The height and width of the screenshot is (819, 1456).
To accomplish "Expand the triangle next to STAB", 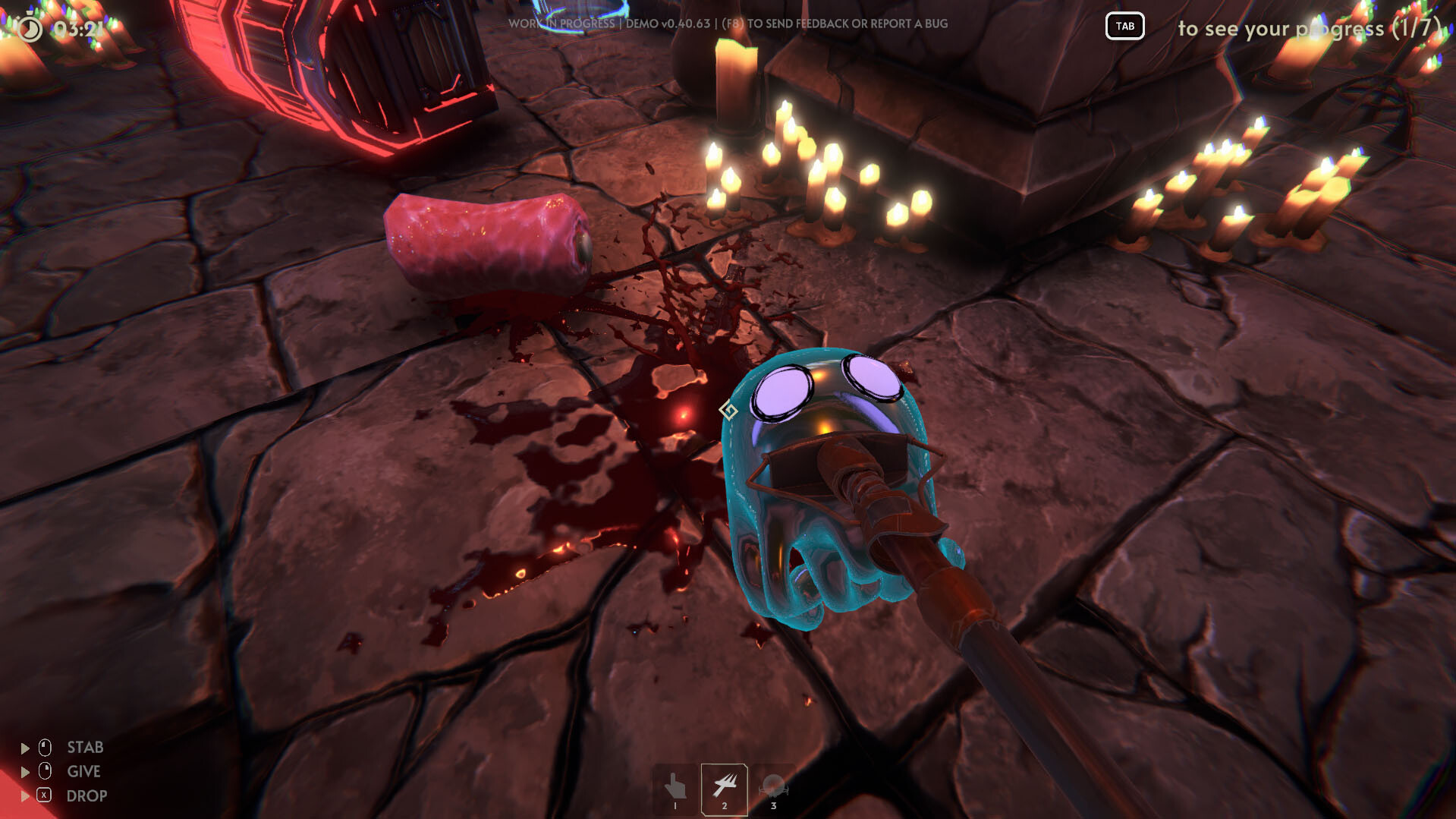I will click(x=24, y=747).
